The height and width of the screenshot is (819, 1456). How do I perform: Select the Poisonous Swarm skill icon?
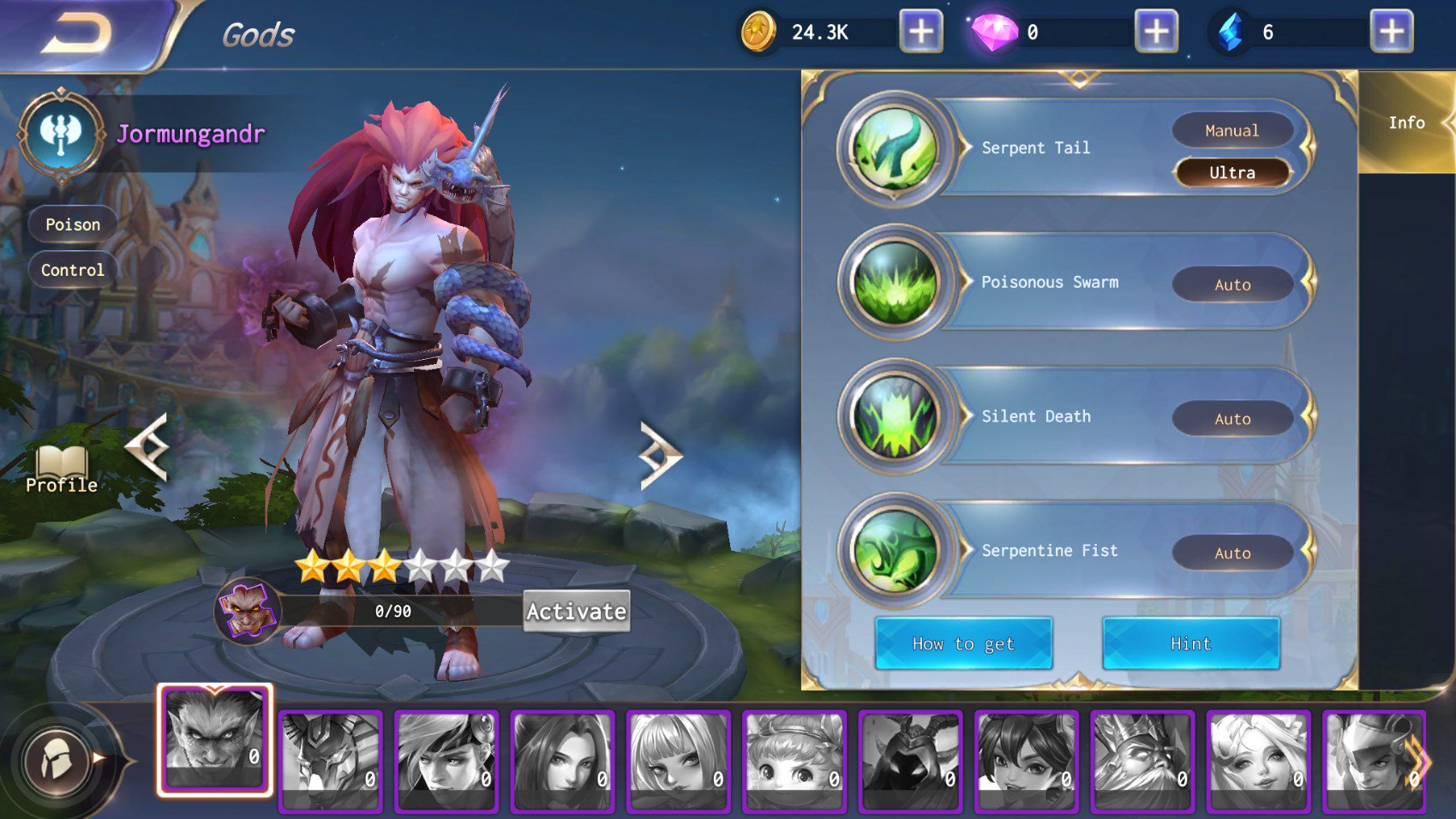[894, 284]
